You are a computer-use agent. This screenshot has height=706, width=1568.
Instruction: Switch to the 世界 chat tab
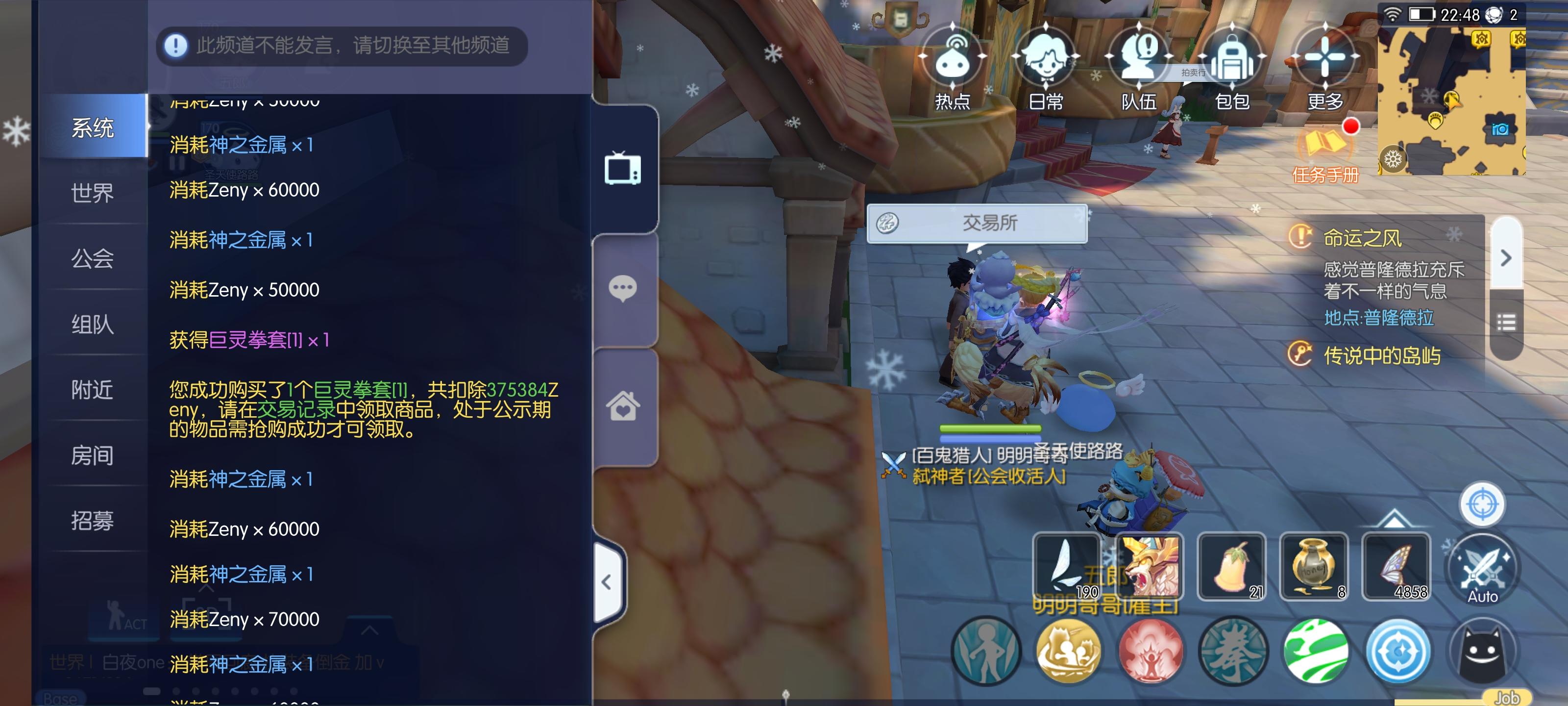pyautogui.click(x=93, y=194)
